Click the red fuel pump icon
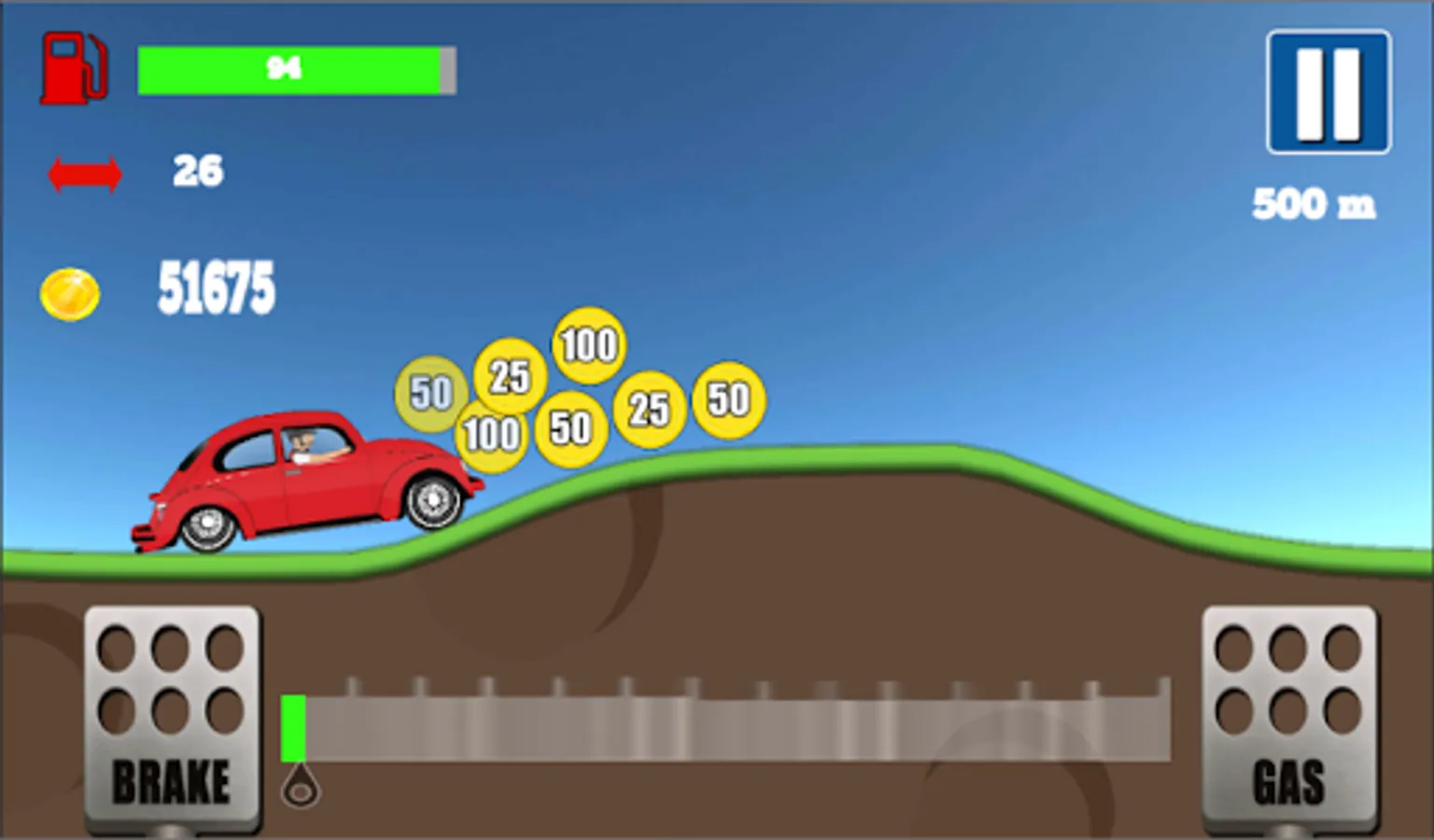This screenshot has height=840, width=1434. tap(74, 67)
